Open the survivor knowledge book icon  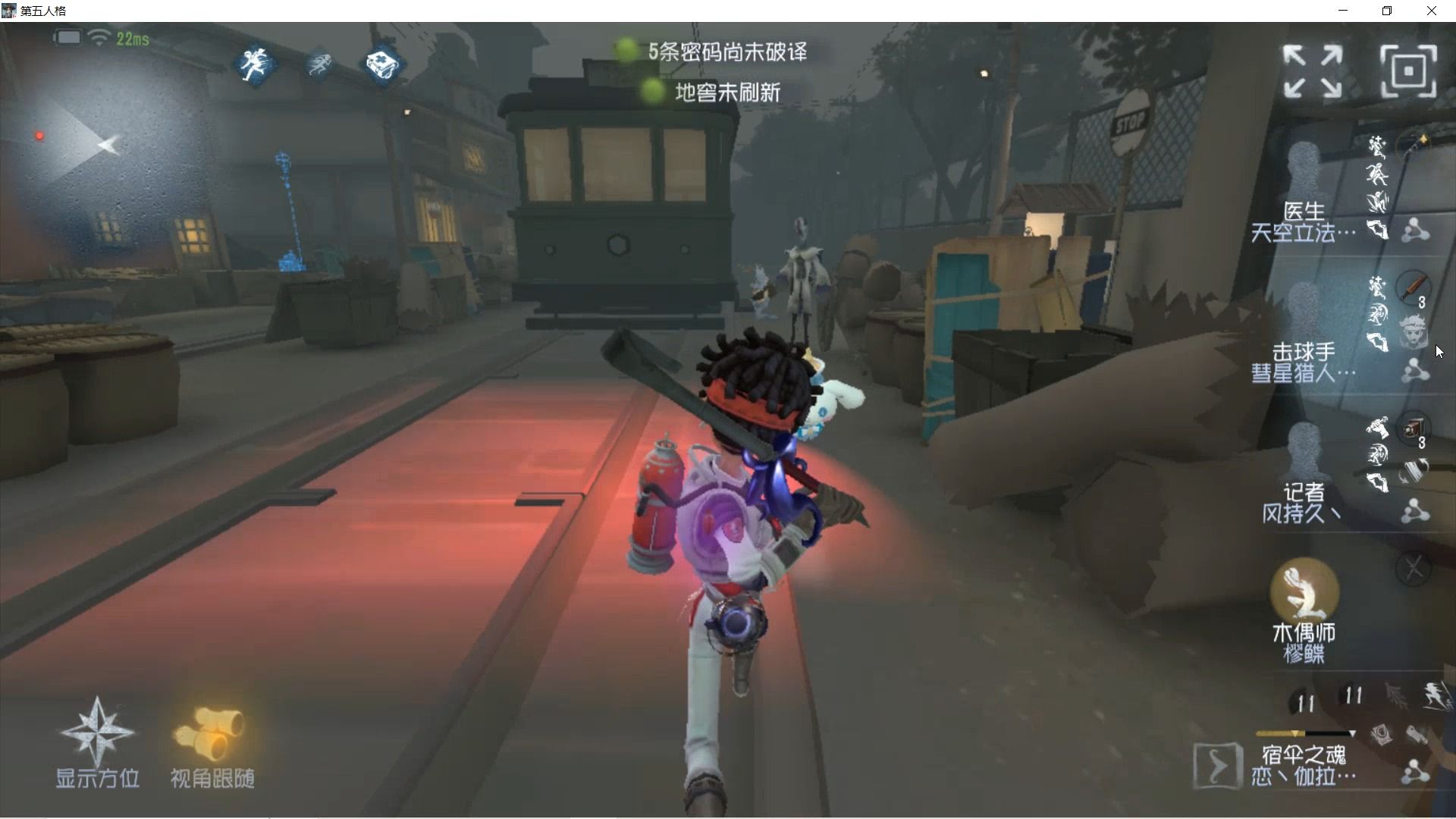point(381,64)
